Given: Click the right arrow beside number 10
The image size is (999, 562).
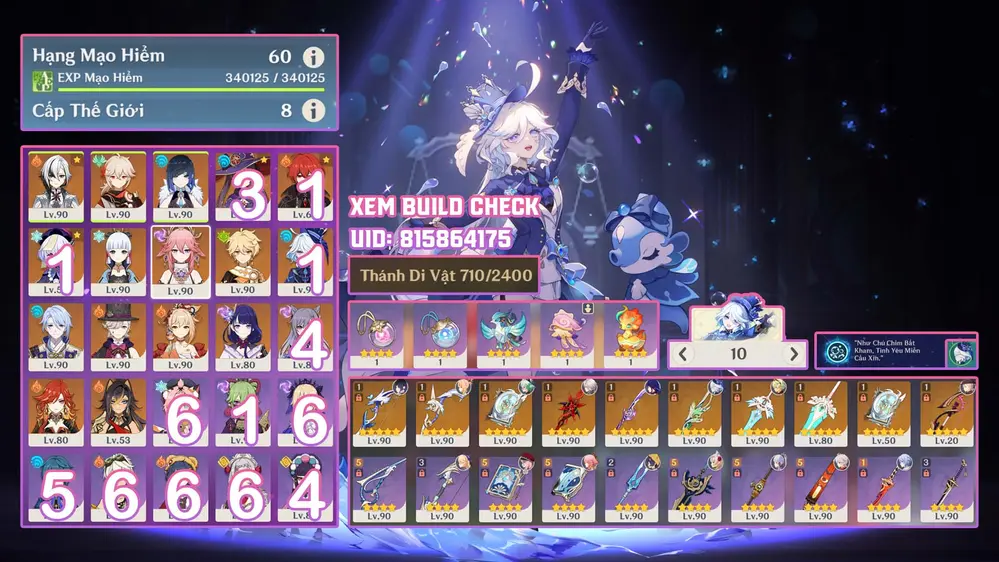Looking at the screenshot, I should 795,354.
